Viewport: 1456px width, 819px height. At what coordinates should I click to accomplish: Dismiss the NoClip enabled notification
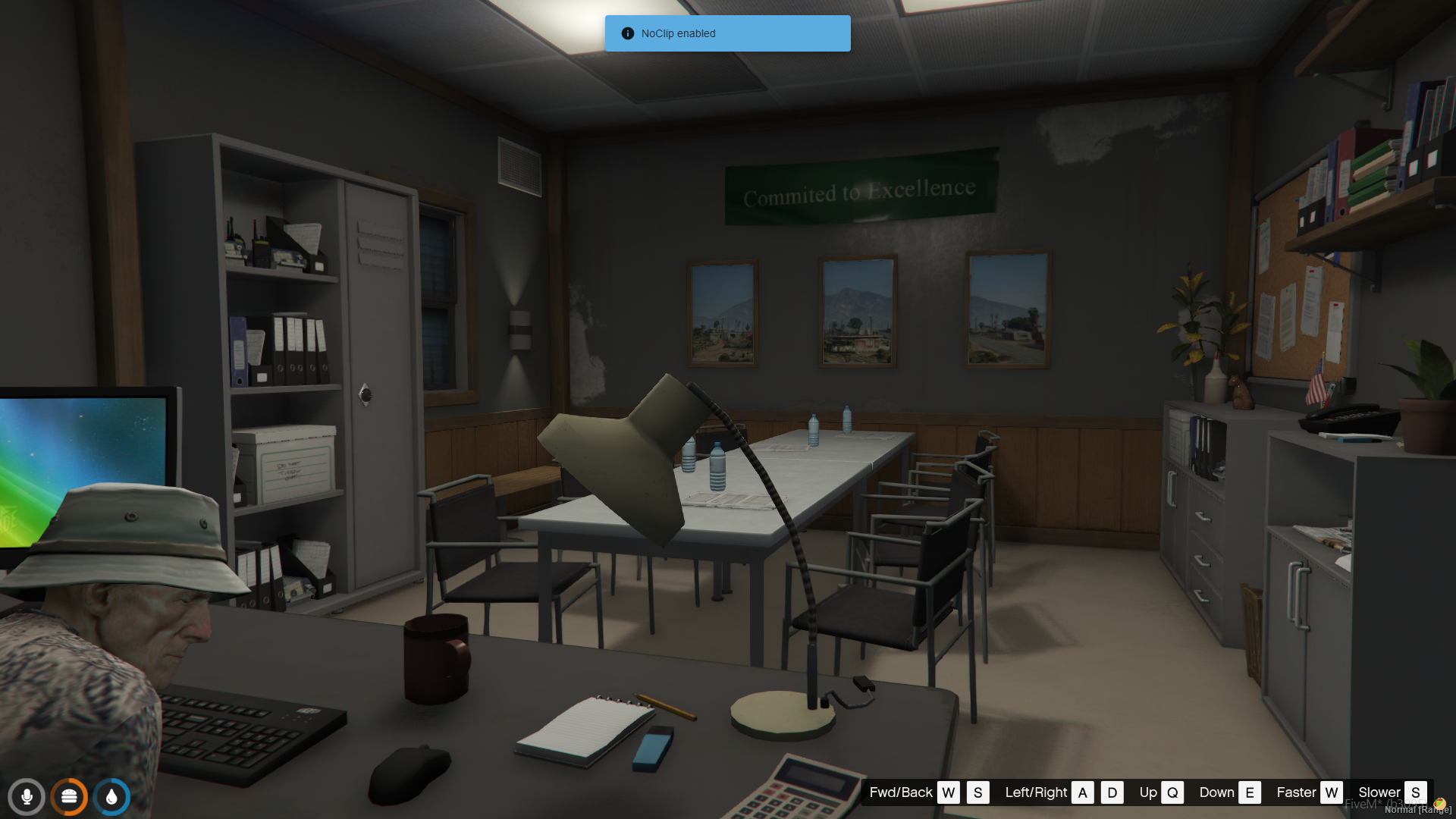click(727, 33)
